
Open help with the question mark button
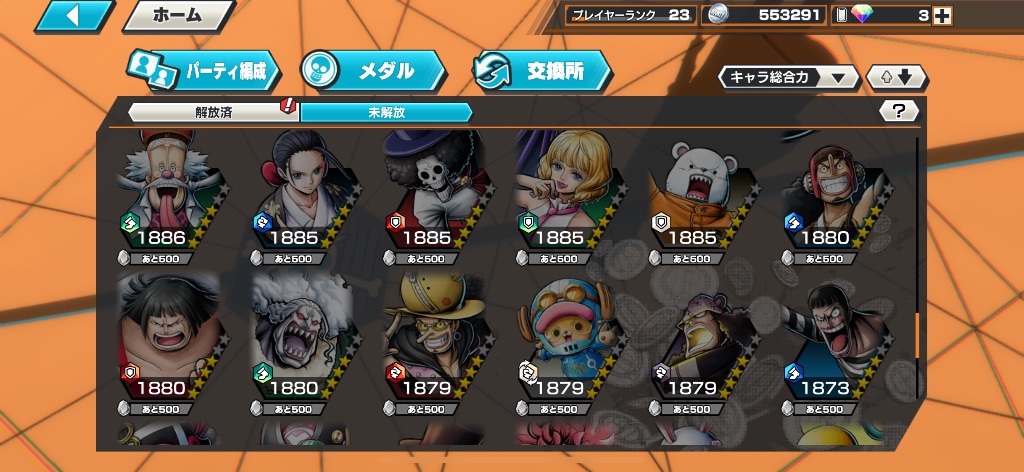coord(898,111)
